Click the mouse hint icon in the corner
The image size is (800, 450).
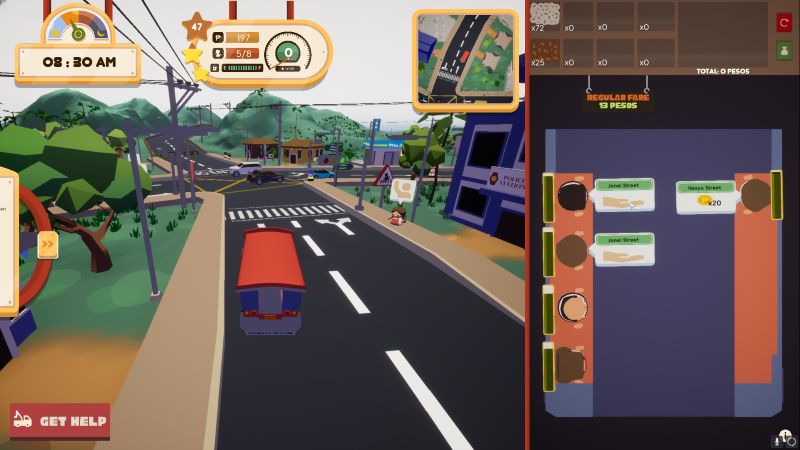pos(784,437)
